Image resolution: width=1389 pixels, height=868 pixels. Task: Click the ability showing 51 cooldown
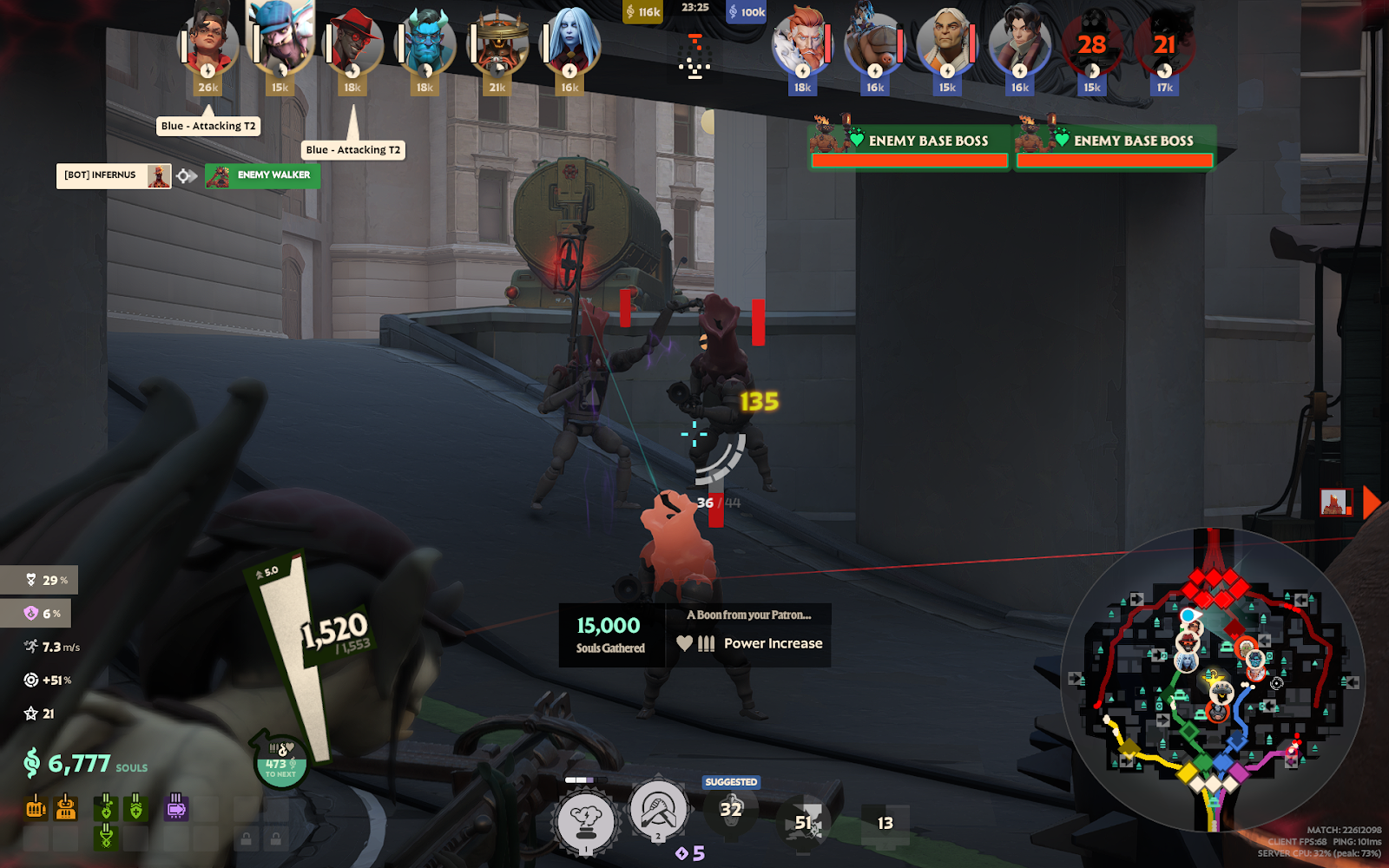click(x=805, y=822)
